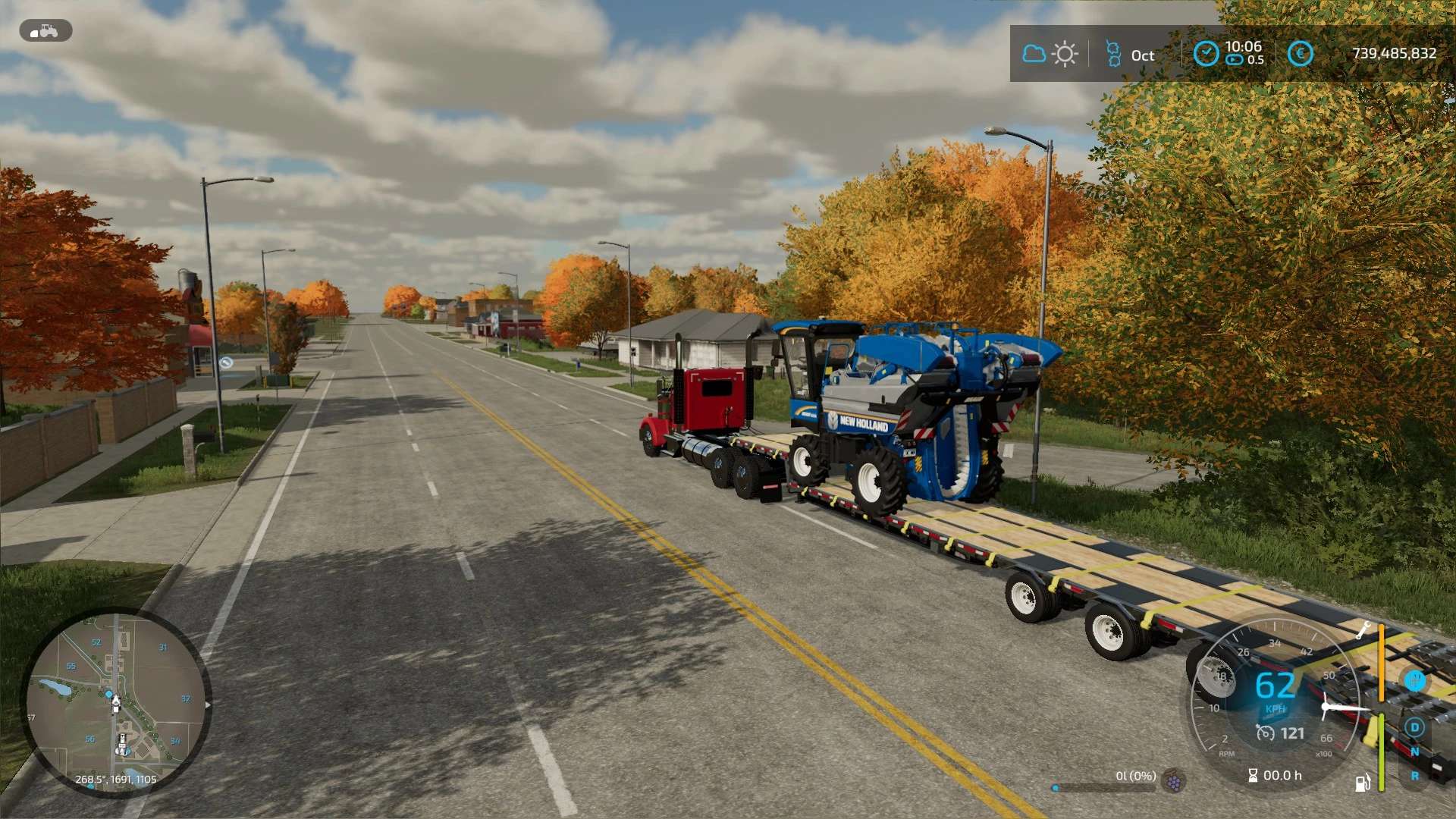Screen dimensions: 1456x819
Task: Click the fuel pump icon
Action: (1363, 782)
